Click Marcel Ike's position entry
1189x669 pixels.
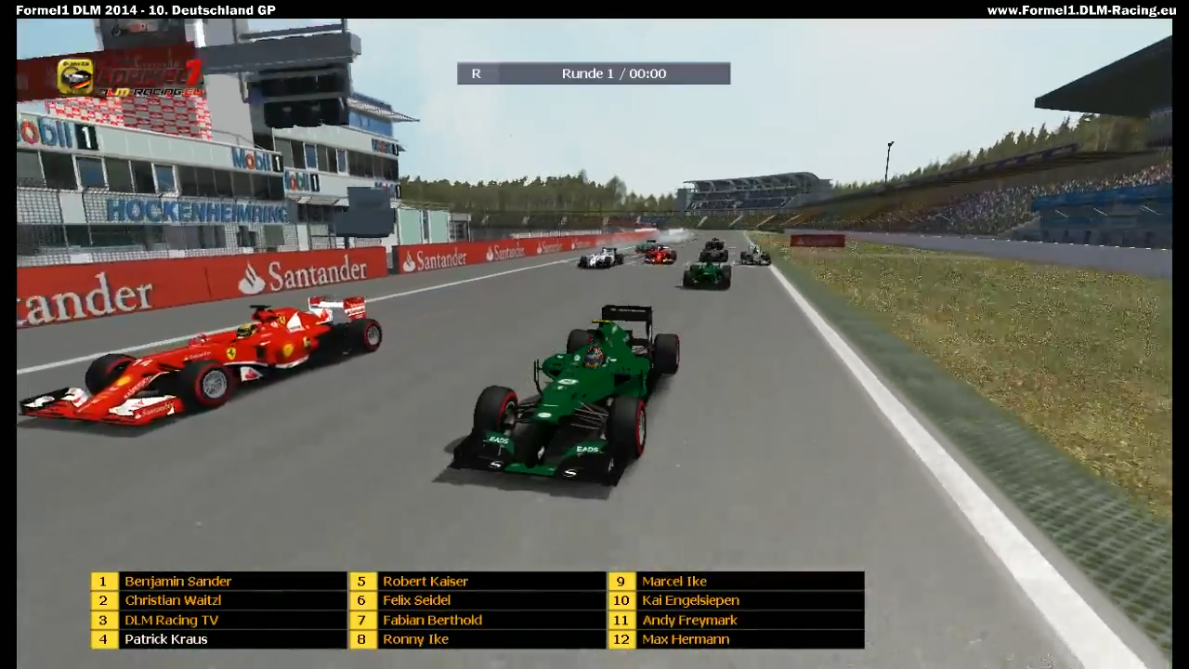coord(674,581)
